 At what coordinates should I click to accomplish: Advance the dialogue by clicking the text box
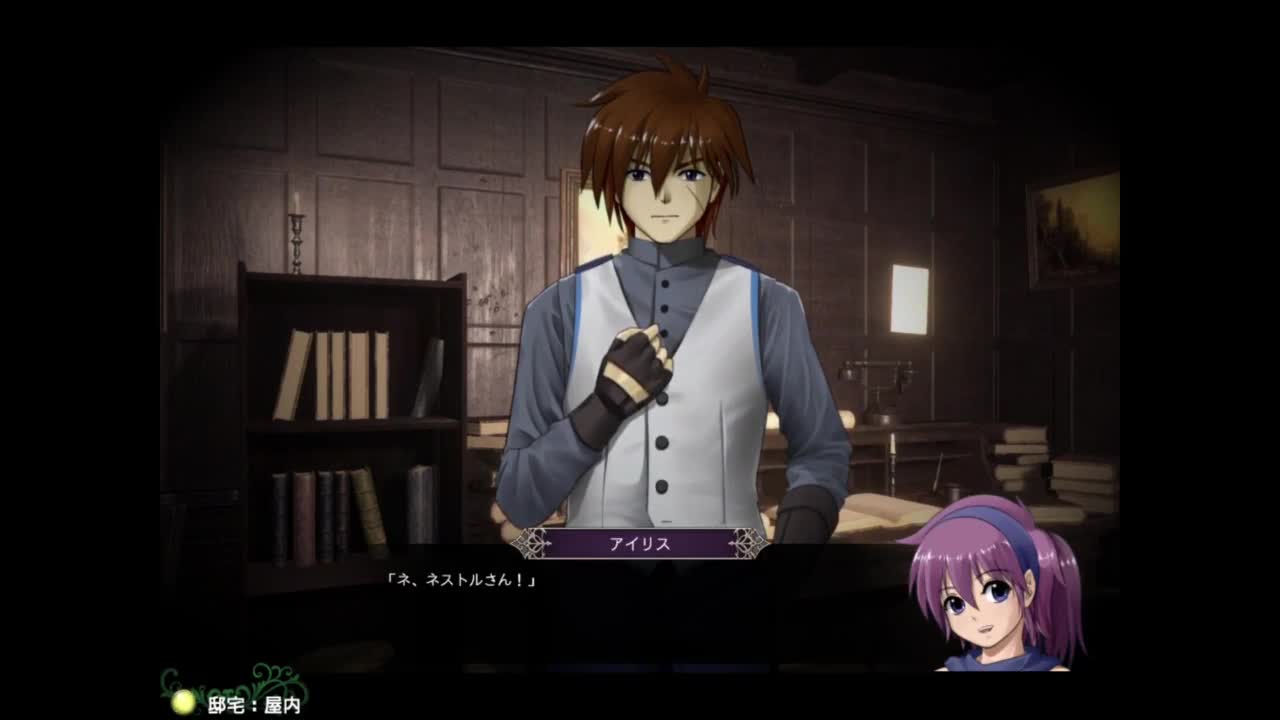(x=640, y=610)
